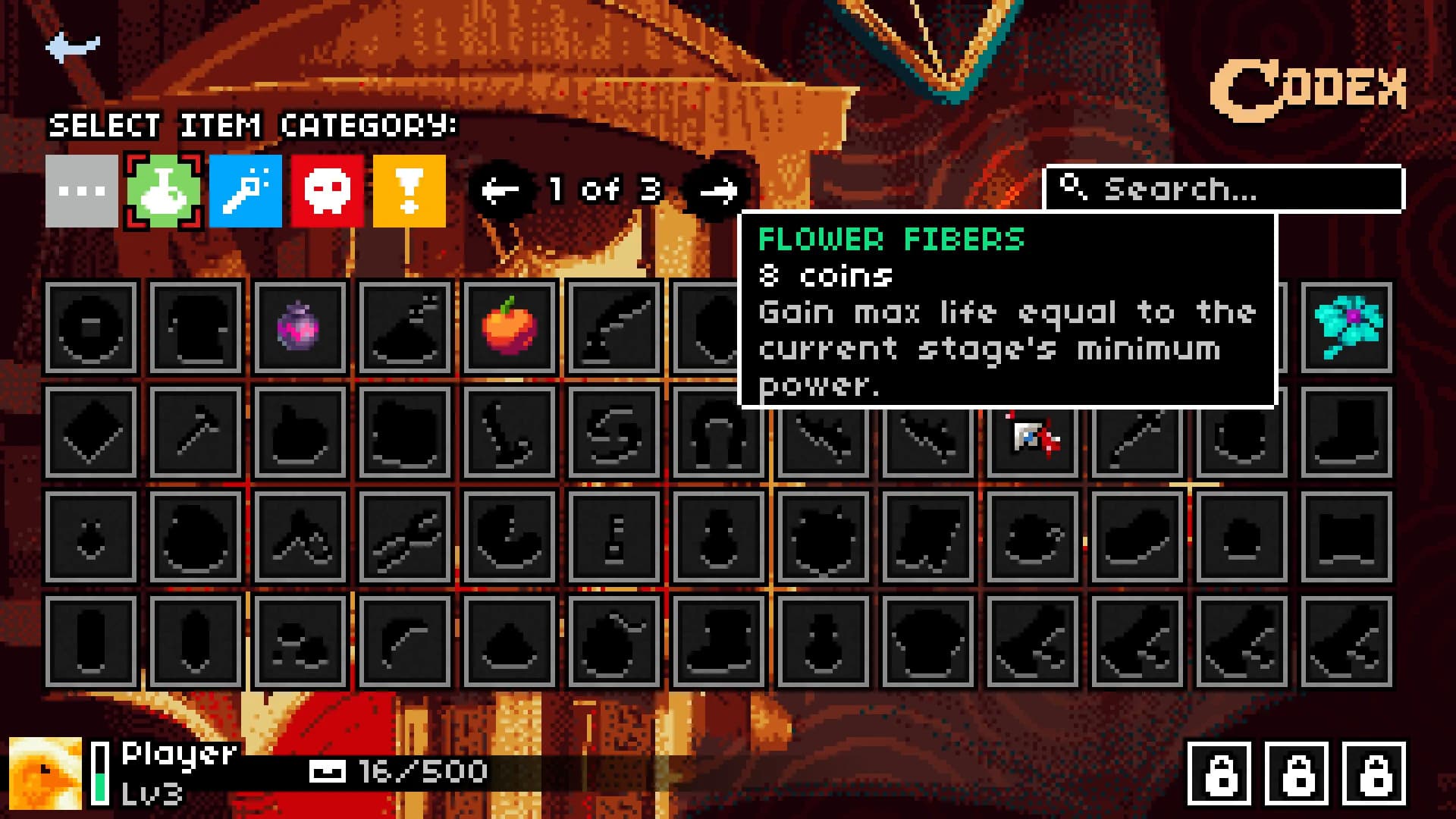Go to the previous codex page
The height and width of the screenshot is (819, 1456).
(x=500, y=189)
